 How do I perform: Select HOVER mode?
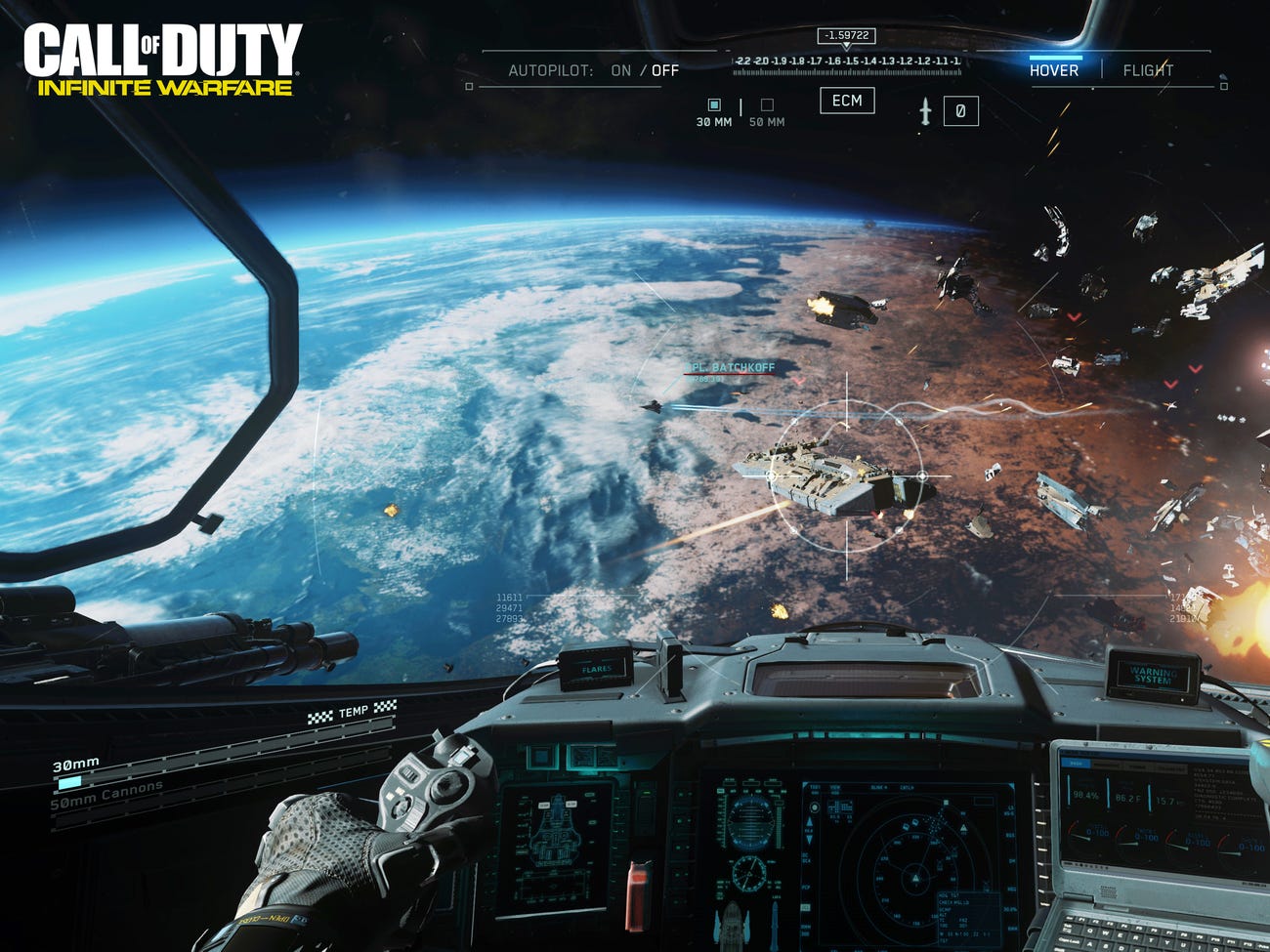pos(1053,70)
